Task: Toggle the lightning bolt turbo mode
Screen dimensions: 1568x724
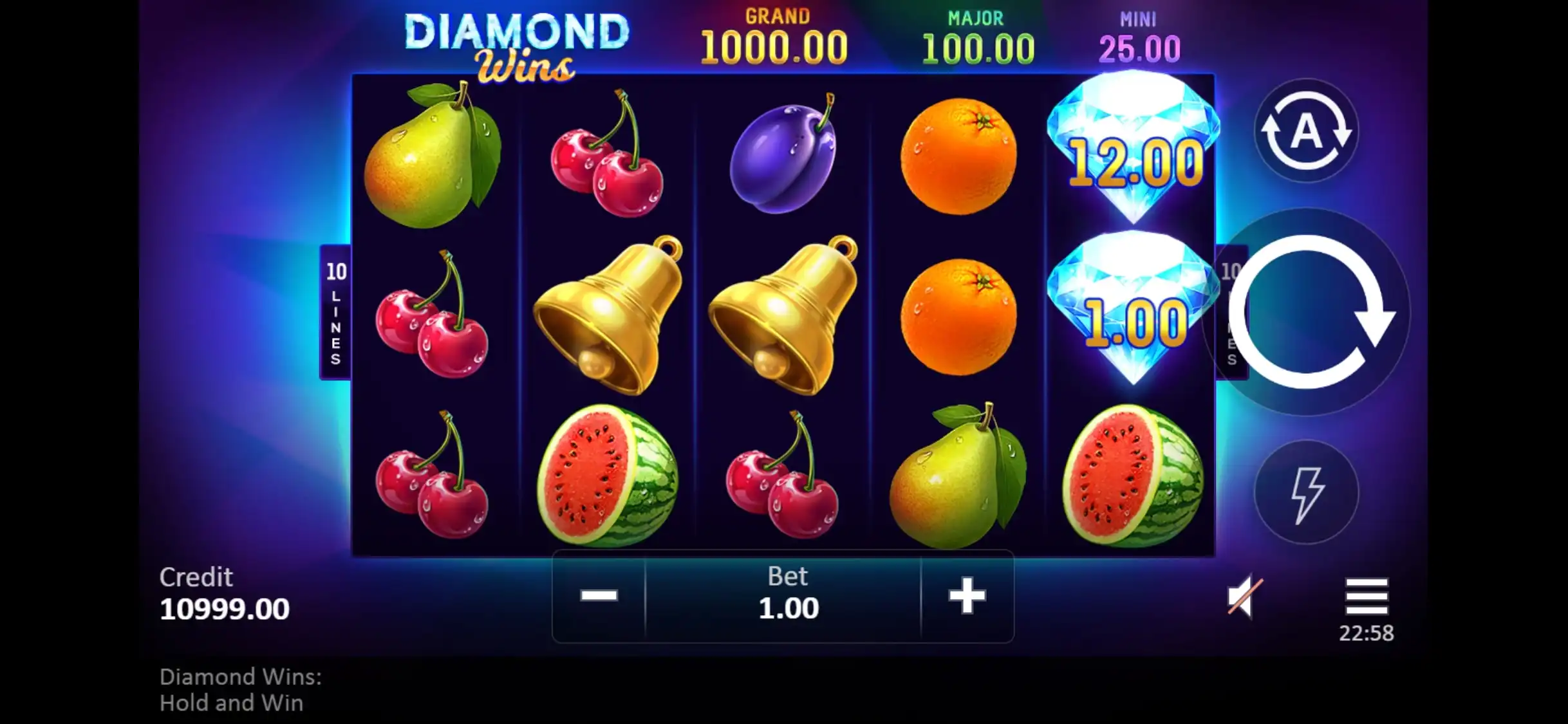Action: point(1306,493)
